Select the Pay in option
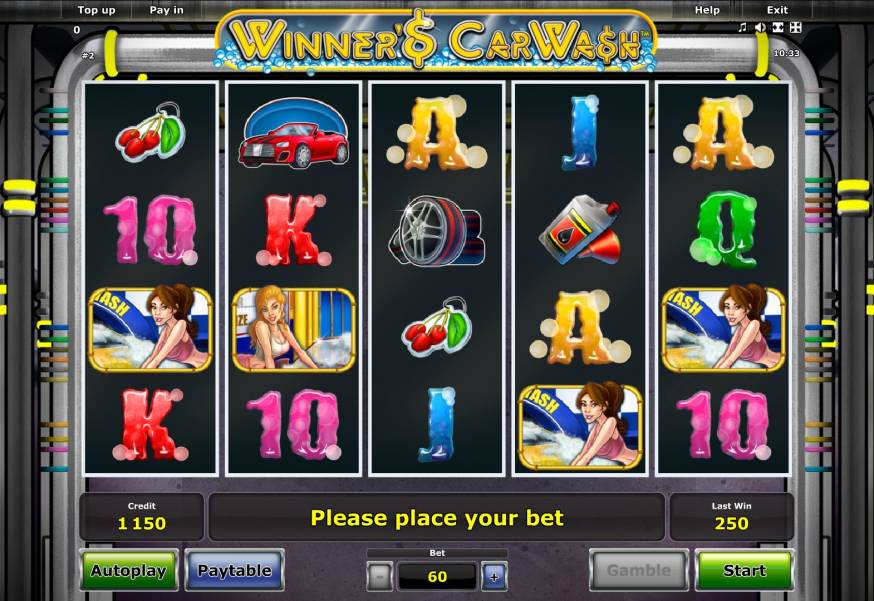874x601 pixels. click(x=166, y=10)
